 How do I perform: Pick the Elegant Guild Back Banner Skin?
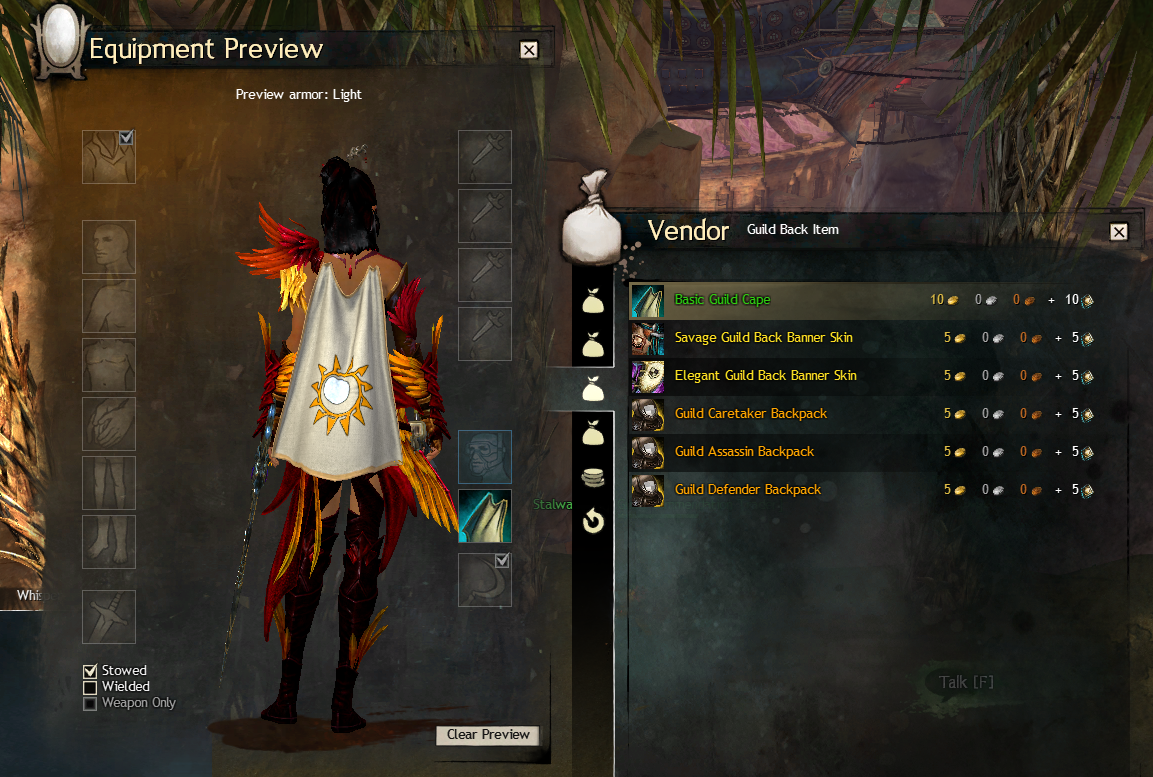tap(765, 376)
